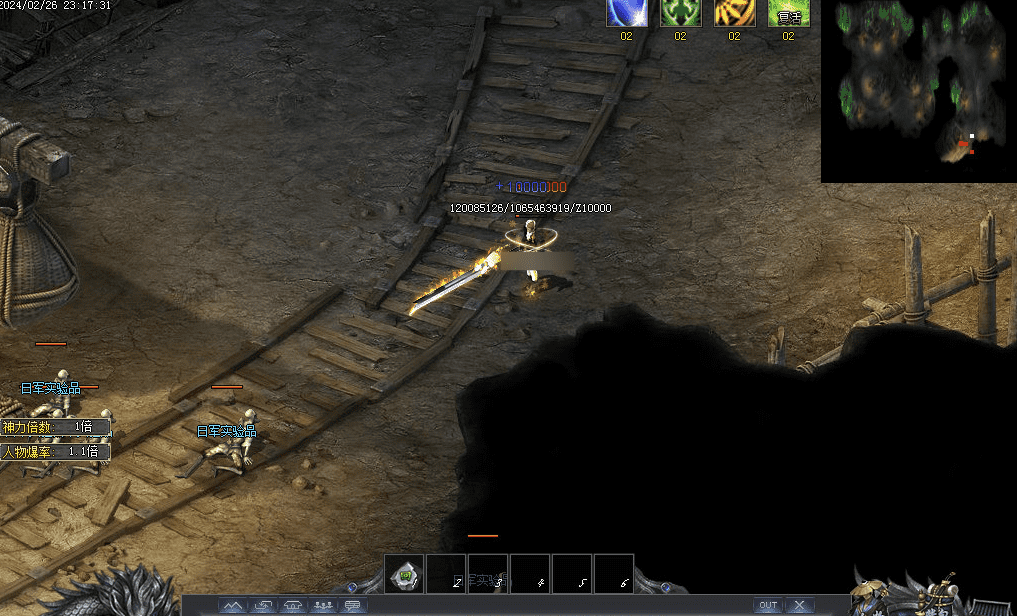Open the chat bubble toolbar button
The width and height of the screenshot is (1017, 616).
point(353,605)
